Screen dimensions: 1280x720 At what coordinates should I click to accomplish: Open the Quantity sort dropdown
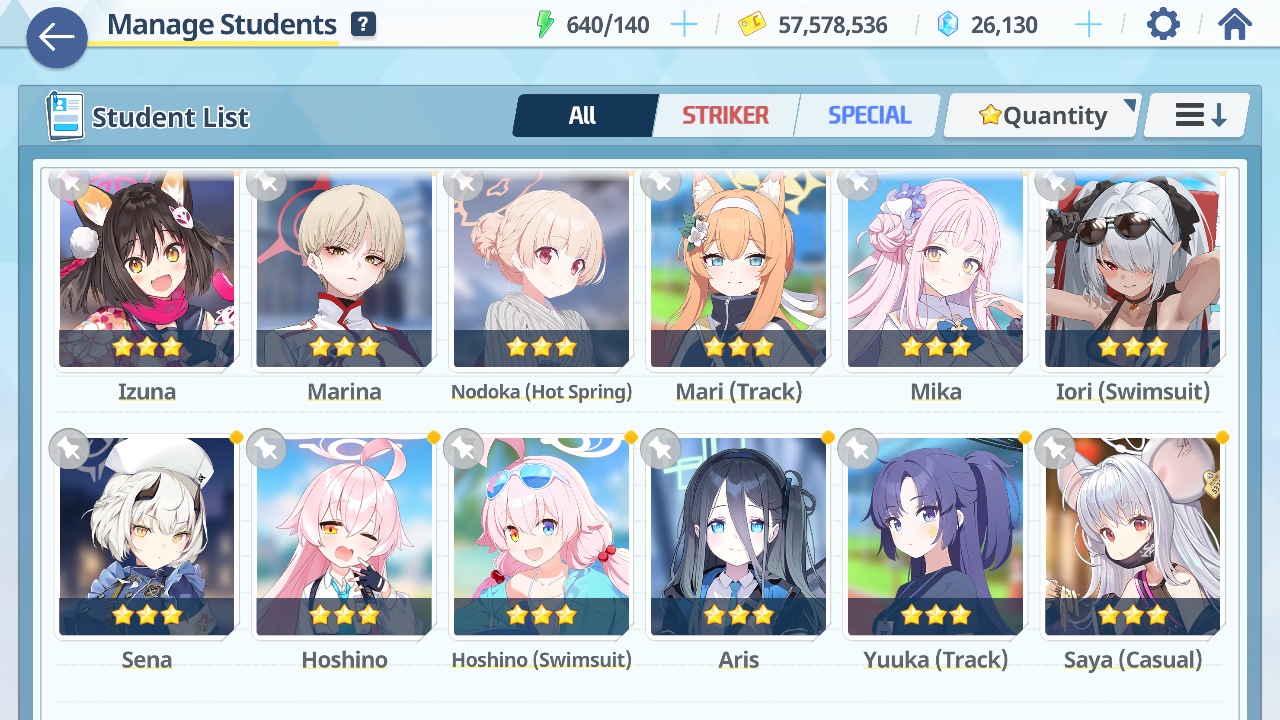(x=1042, y=116)
